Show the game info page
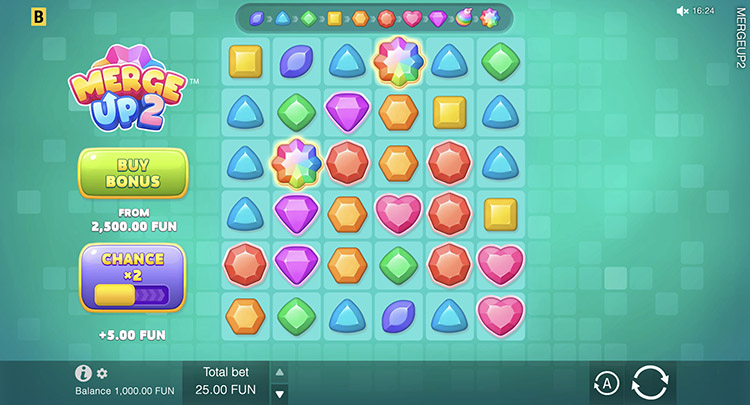The width and height of the screenshot is (750, 405). (84, 373)
